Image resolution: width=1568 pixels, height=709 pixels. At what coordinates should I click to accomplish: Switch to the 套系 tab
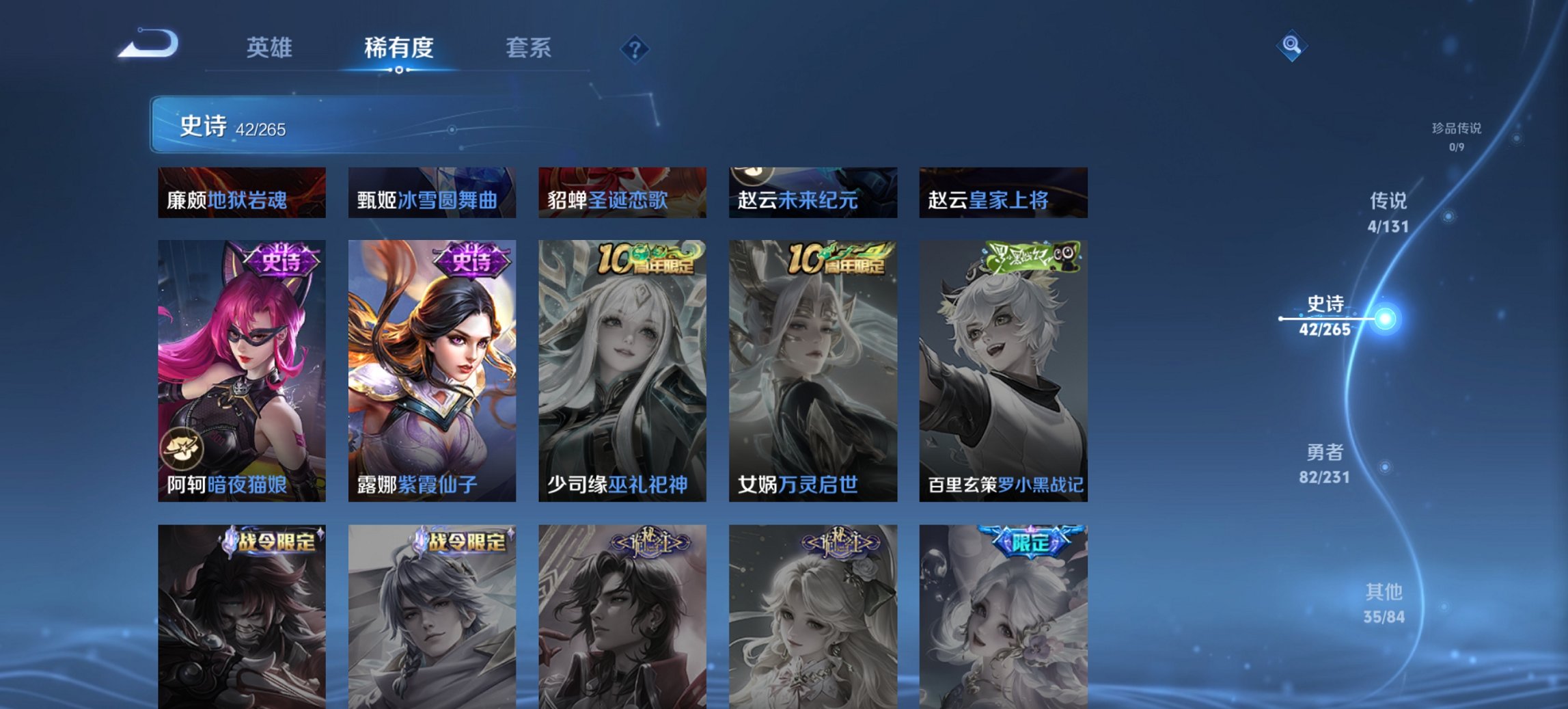click(529, 48)
